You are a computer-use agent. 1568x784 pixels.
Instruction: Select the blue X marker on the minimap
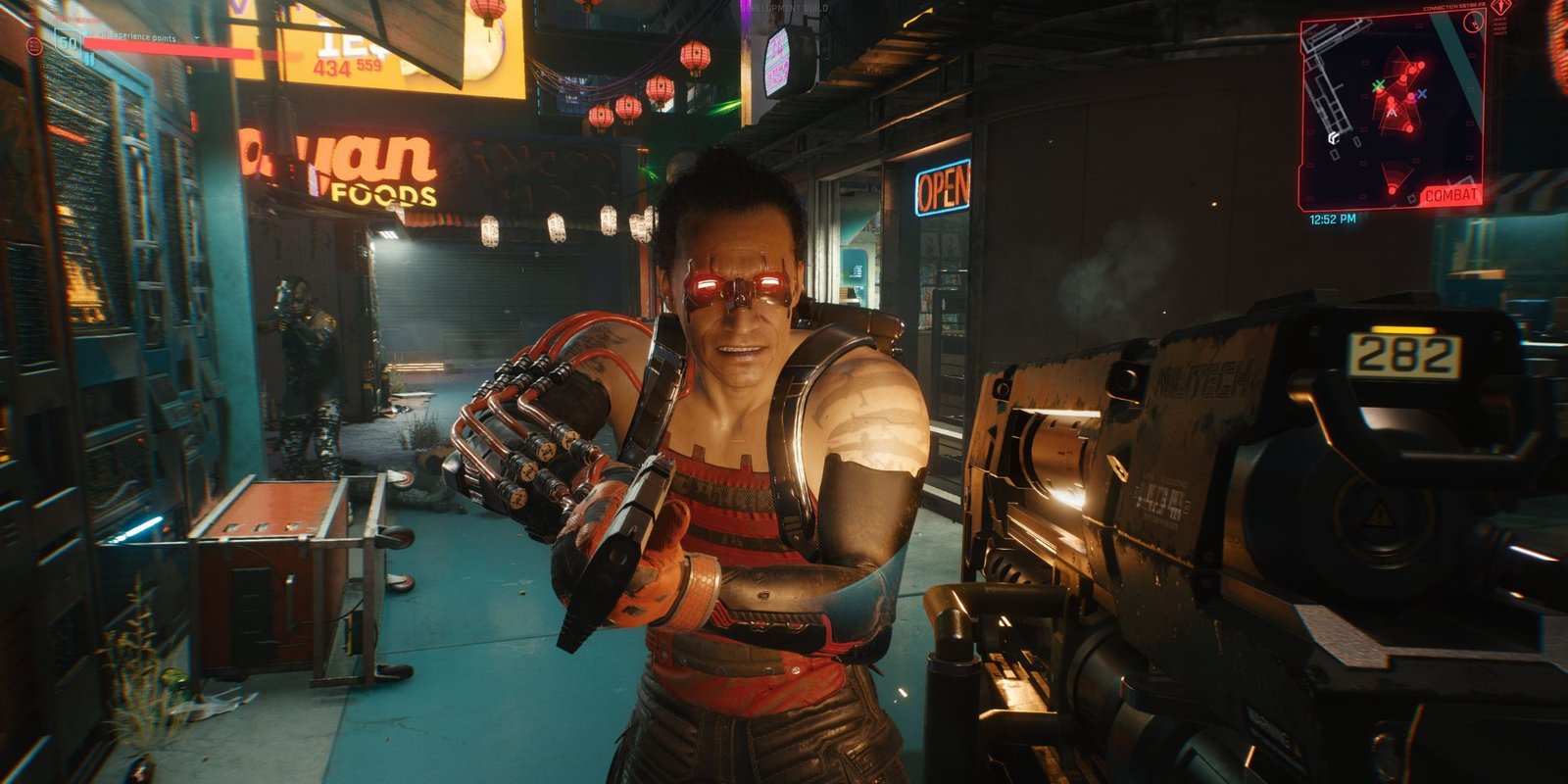[x=1422, y=94]
